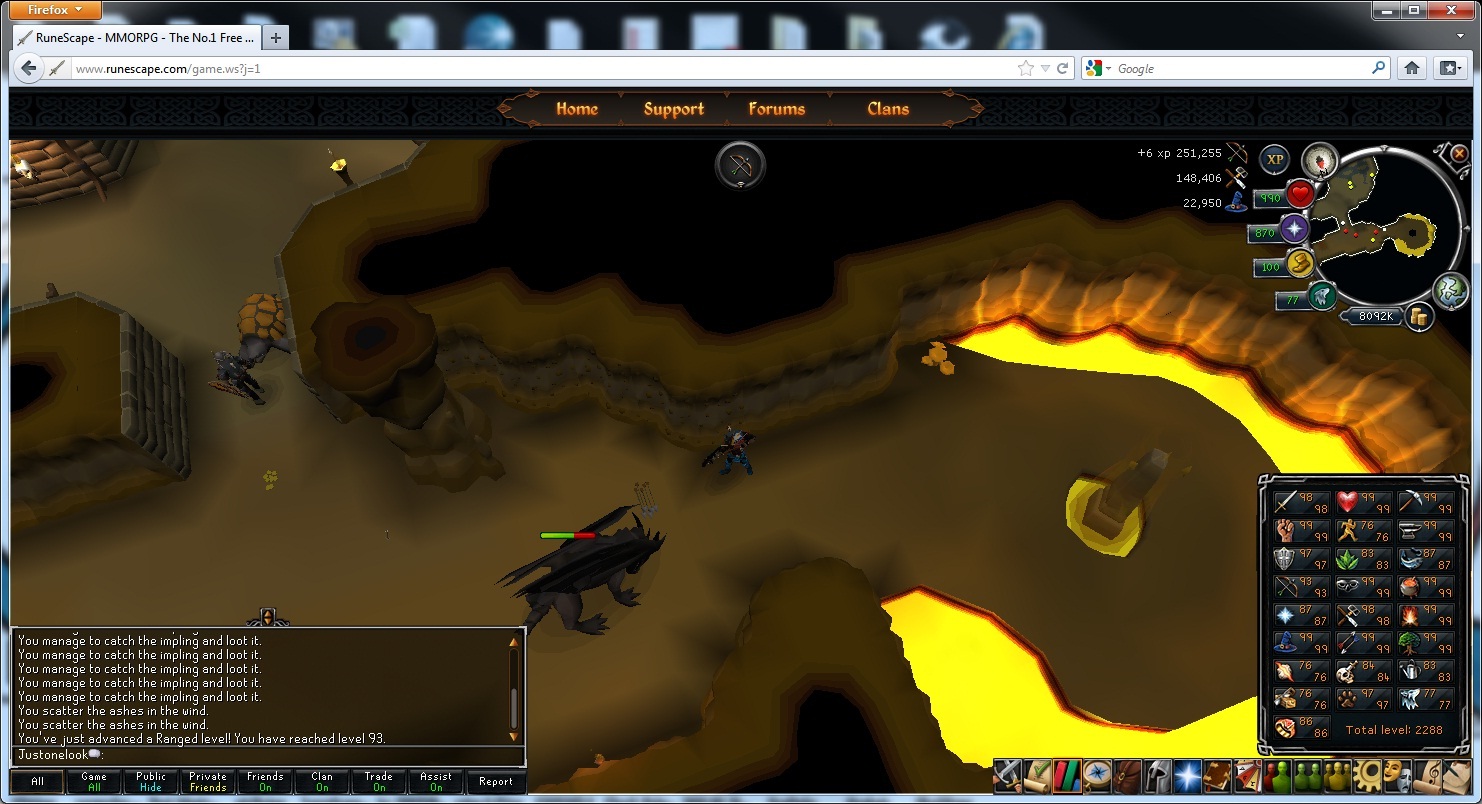The width and height of the screenshot is (1482, 804).
Task: Close the minimap with the X button
Action: point(1459,154)
